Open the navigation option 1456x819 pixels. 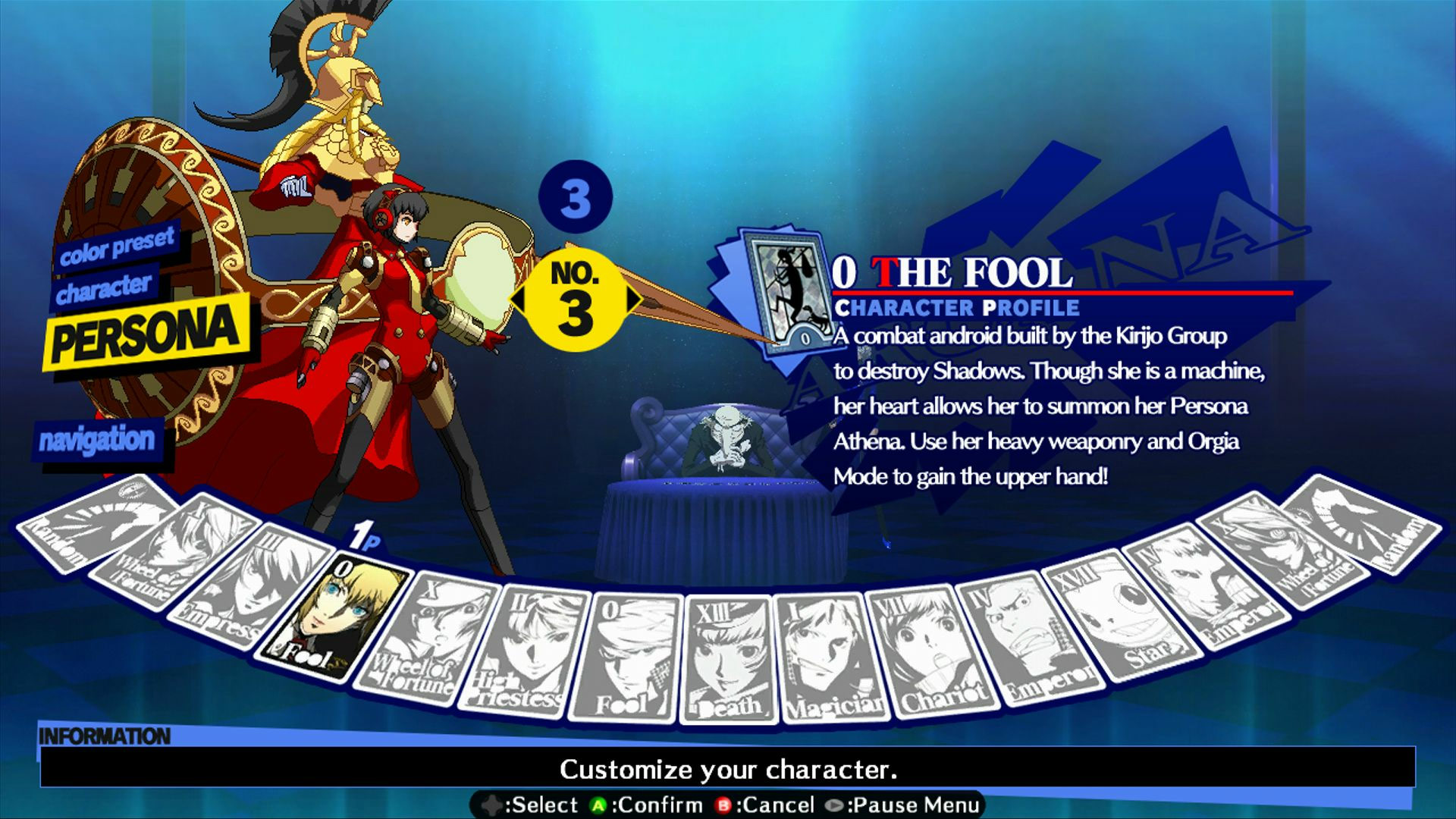(x=99, y=438)
